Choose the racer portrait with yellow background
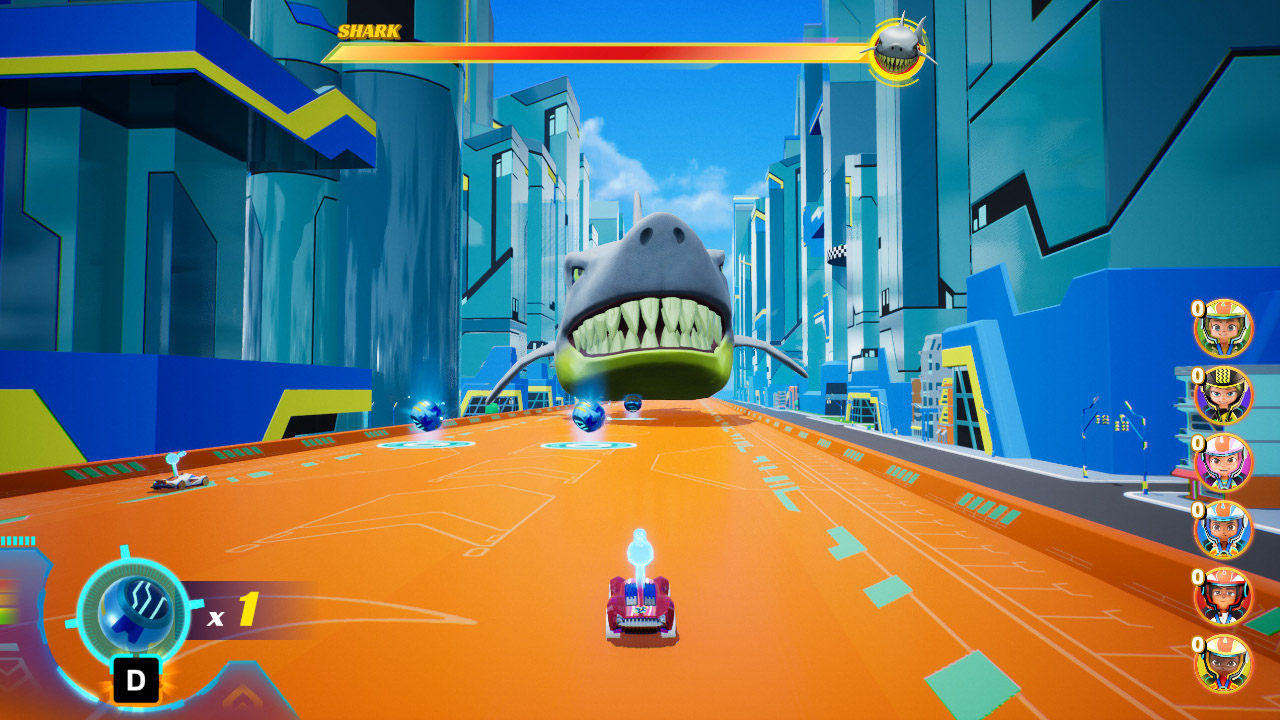1280x720 pixels. pos(1223,663)
